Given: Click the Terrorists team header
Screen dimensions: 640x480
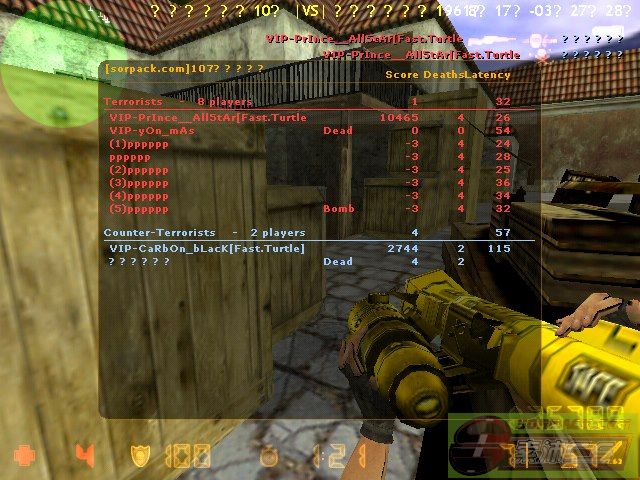Looking at the screenshot, I should [178, 102].
